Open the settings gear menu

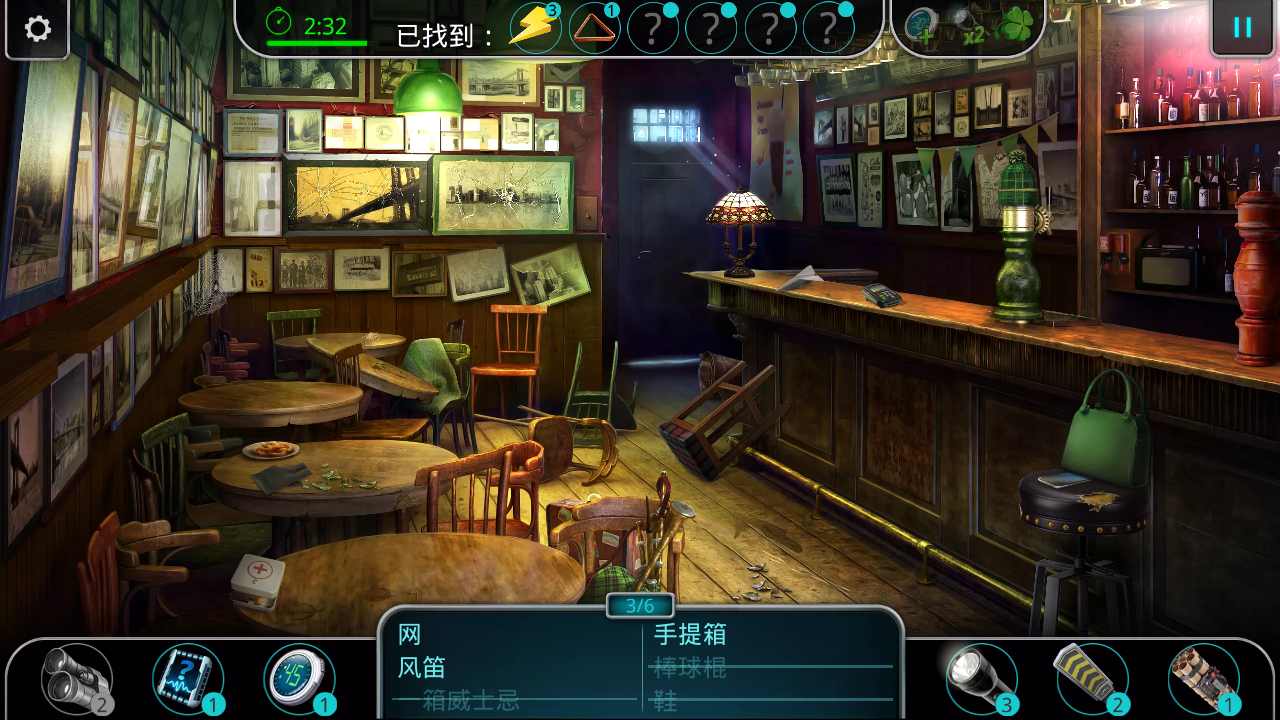coord(37,29)
